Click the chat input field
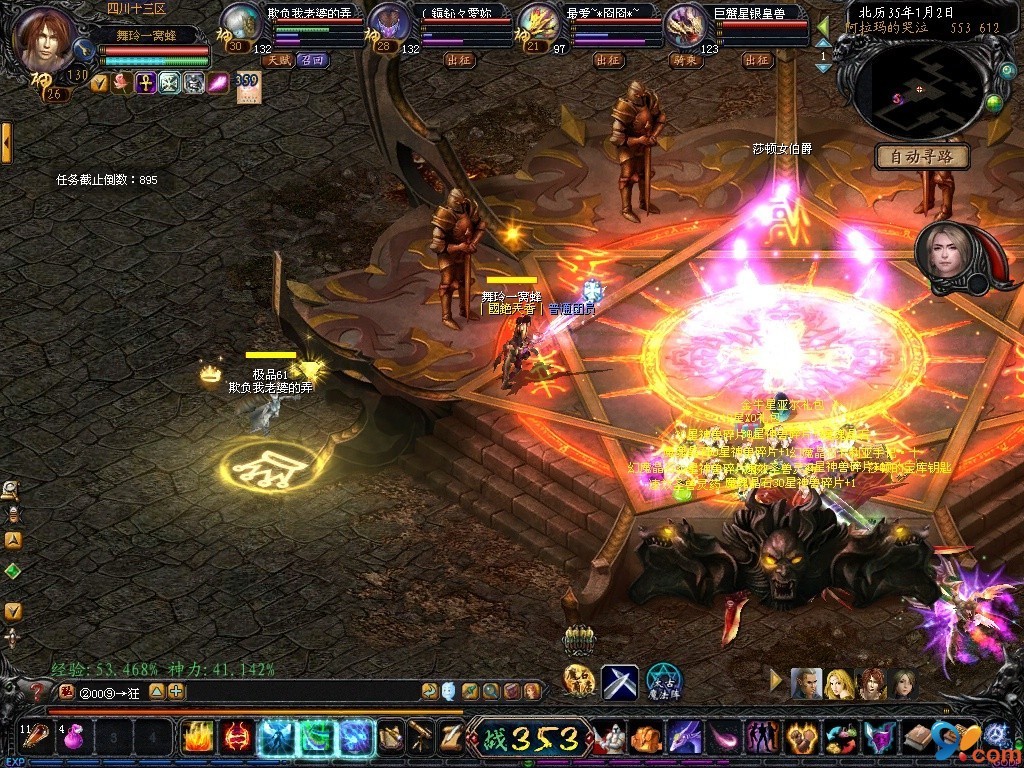The width and height of the screenshot is (1024, 768). (x=300, y=691)
